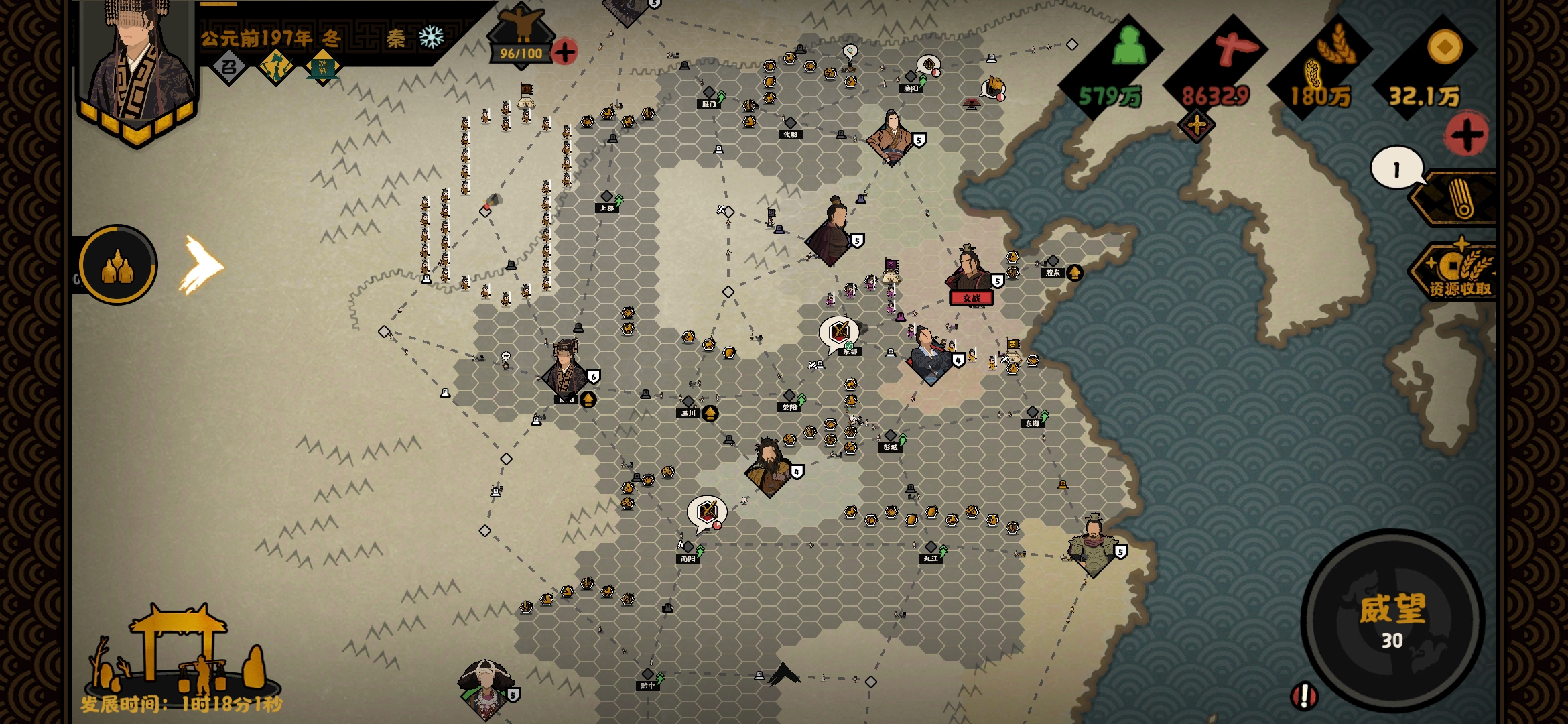1568x724 pixels.
Task: Open the 三川 city upgrade arrow
Action: pyautogui.click(x=710, y=413)
